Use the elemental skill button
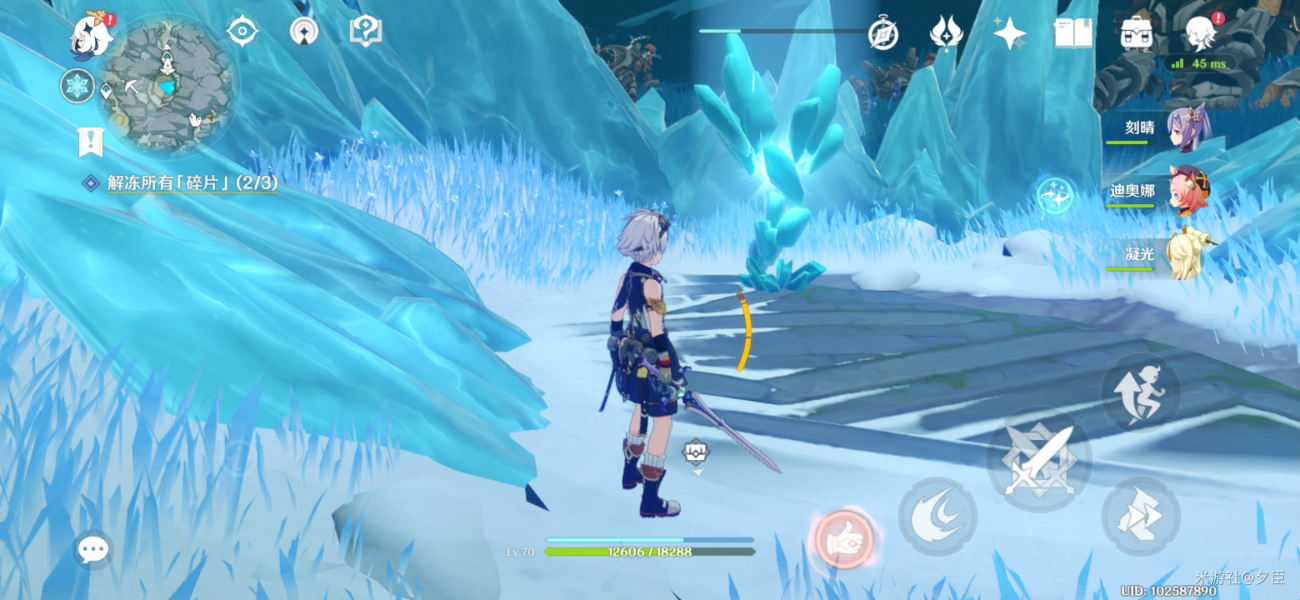 [x=937, y=516]
